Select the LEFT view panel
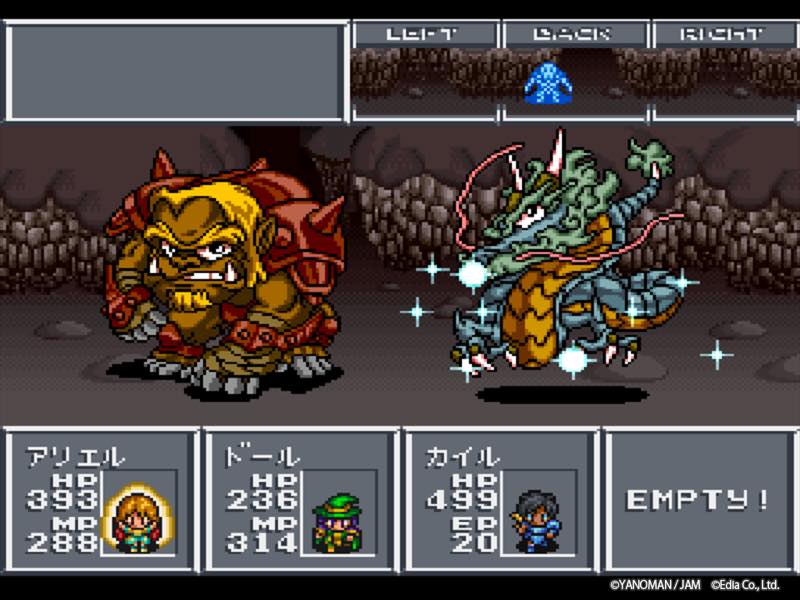800x600 pixels. coord(424,72)
